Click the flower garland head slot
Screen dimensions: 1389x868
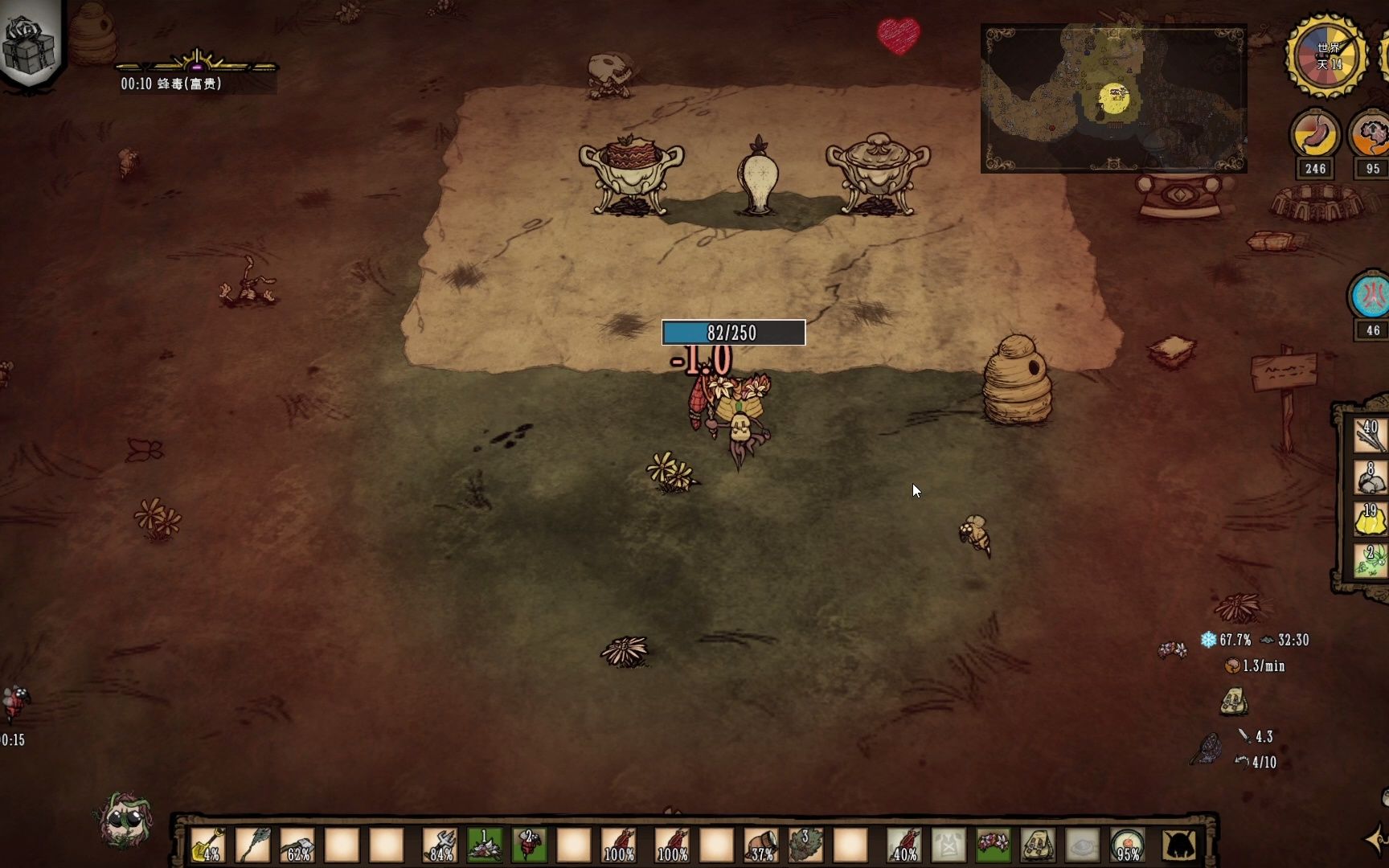tap(993, 845)
